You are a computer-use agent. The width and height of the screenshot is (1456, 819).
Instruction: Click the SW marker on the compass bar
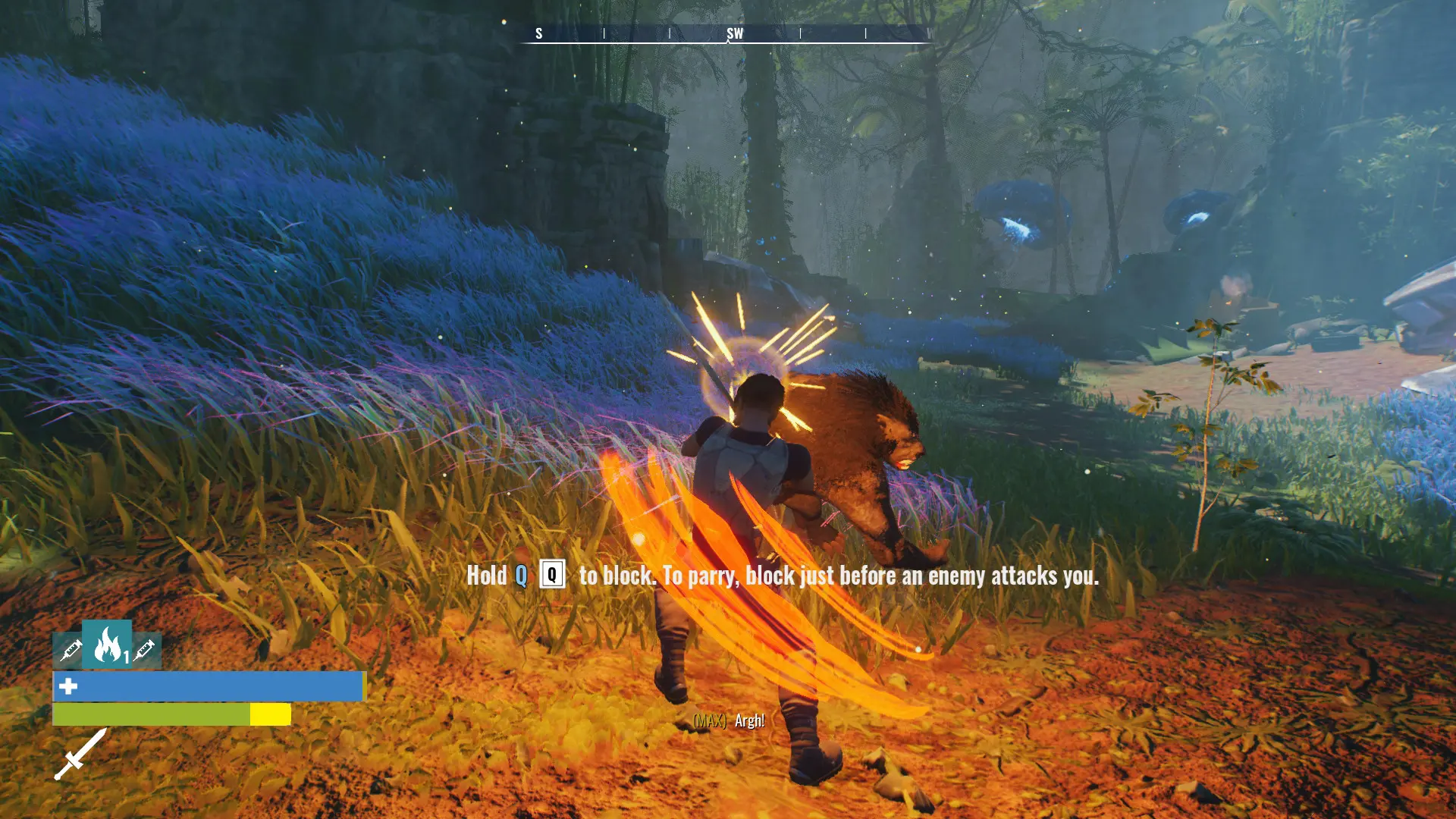[x=734, y=33]
